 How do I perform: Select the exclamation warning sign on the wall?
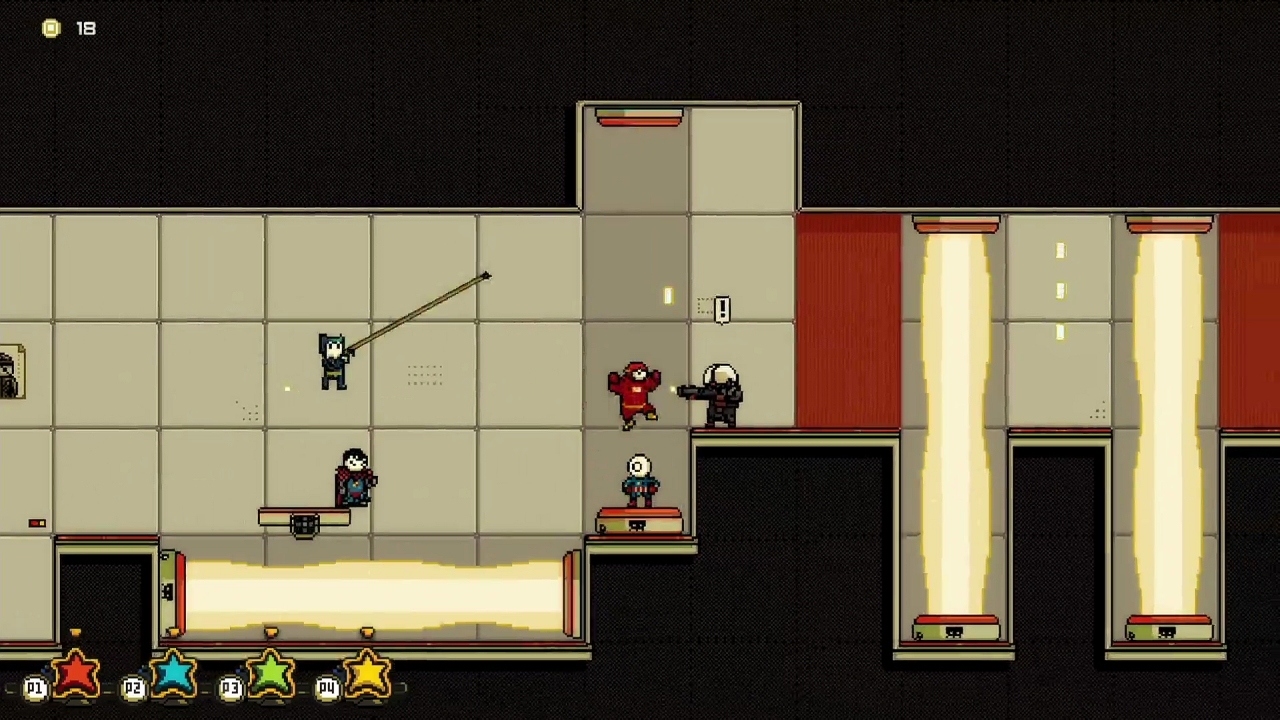click(x=721, y=309)
